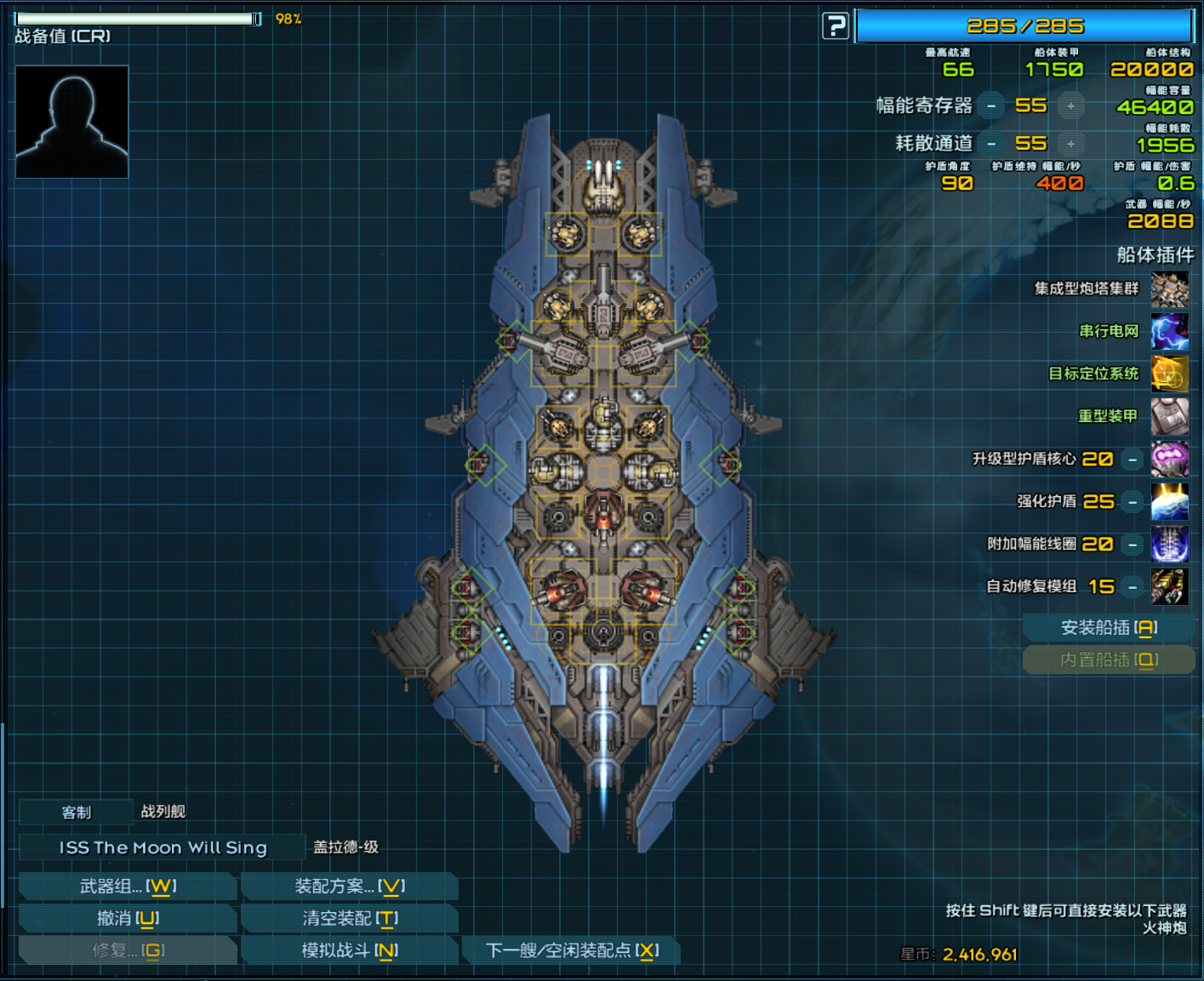Remove 强化护盾 with its minus control
Image resolution: width=1204 pixels, height=981 pixels.
[x=1132, y=502]
